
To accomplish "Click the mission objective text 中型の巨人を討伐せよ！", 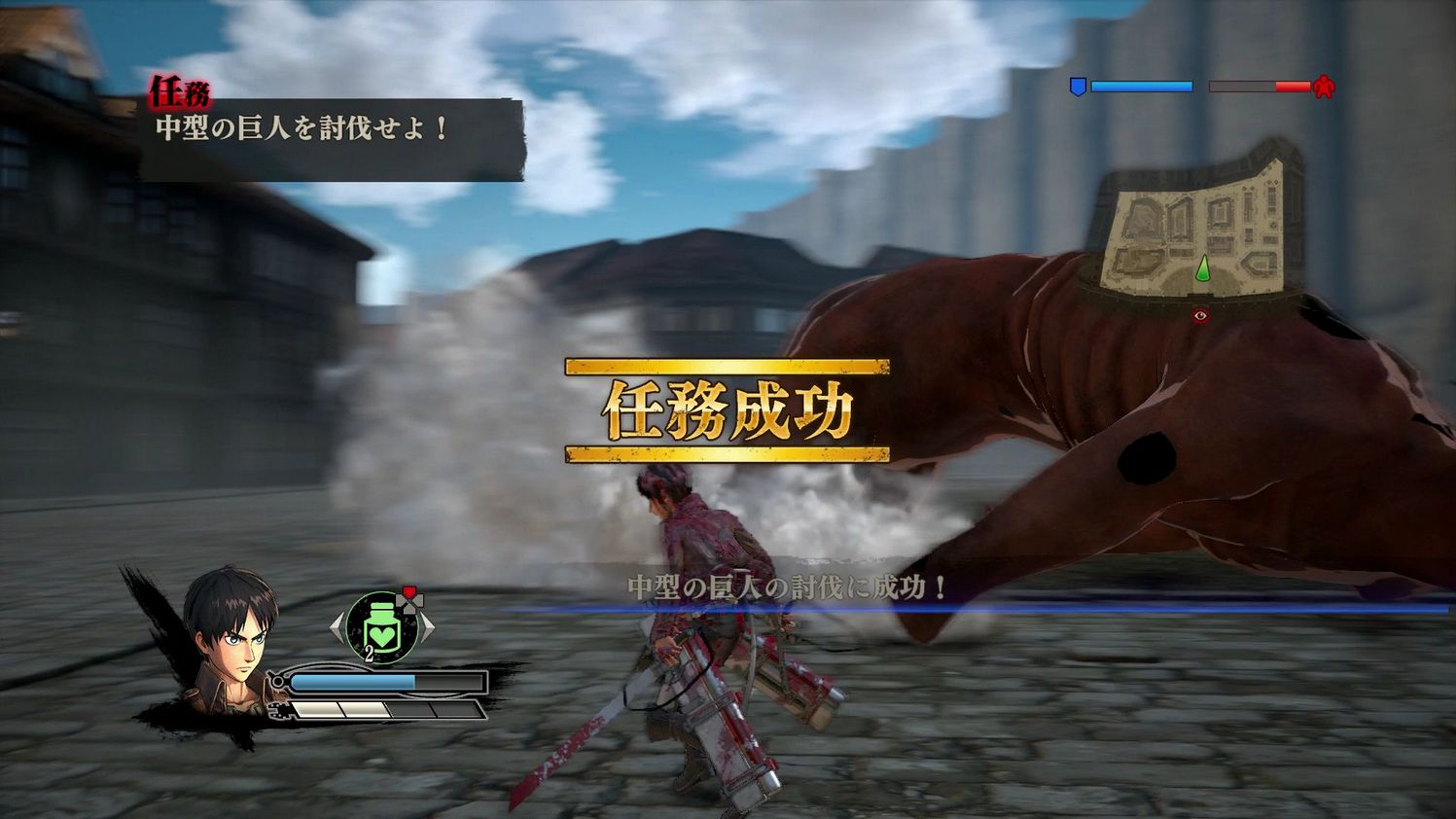I will pos(300,127).
